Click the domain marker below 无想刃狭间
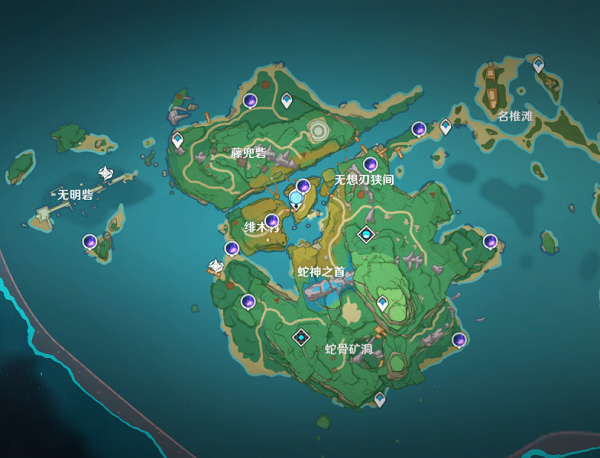The height and width of the screenshot is (458, 600). 367,235
